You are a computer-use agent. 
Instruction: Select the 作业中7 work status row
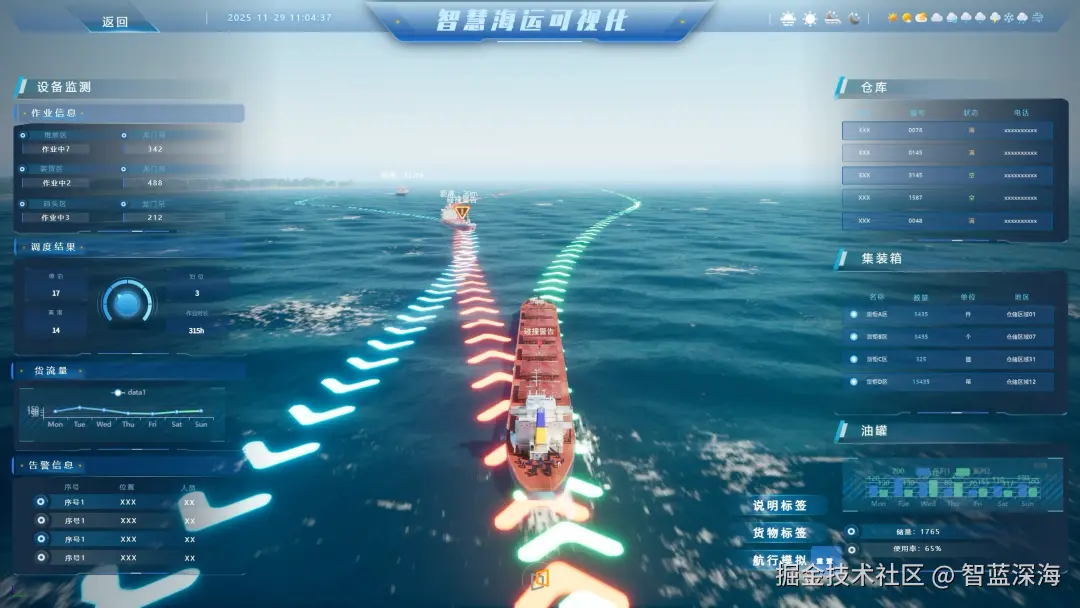56,149
